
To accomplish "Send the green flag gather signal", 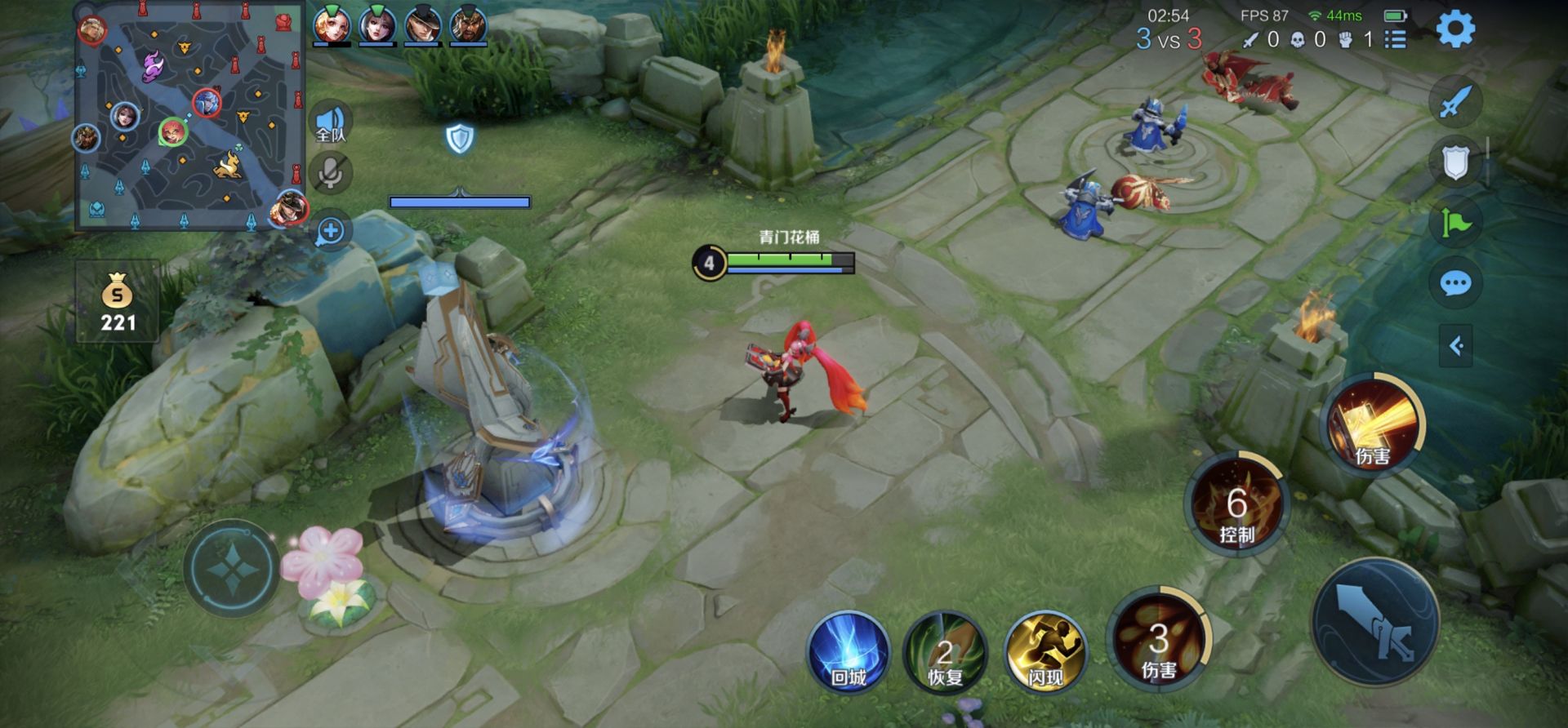I will pyautogui.click(x=1455, y=223).
